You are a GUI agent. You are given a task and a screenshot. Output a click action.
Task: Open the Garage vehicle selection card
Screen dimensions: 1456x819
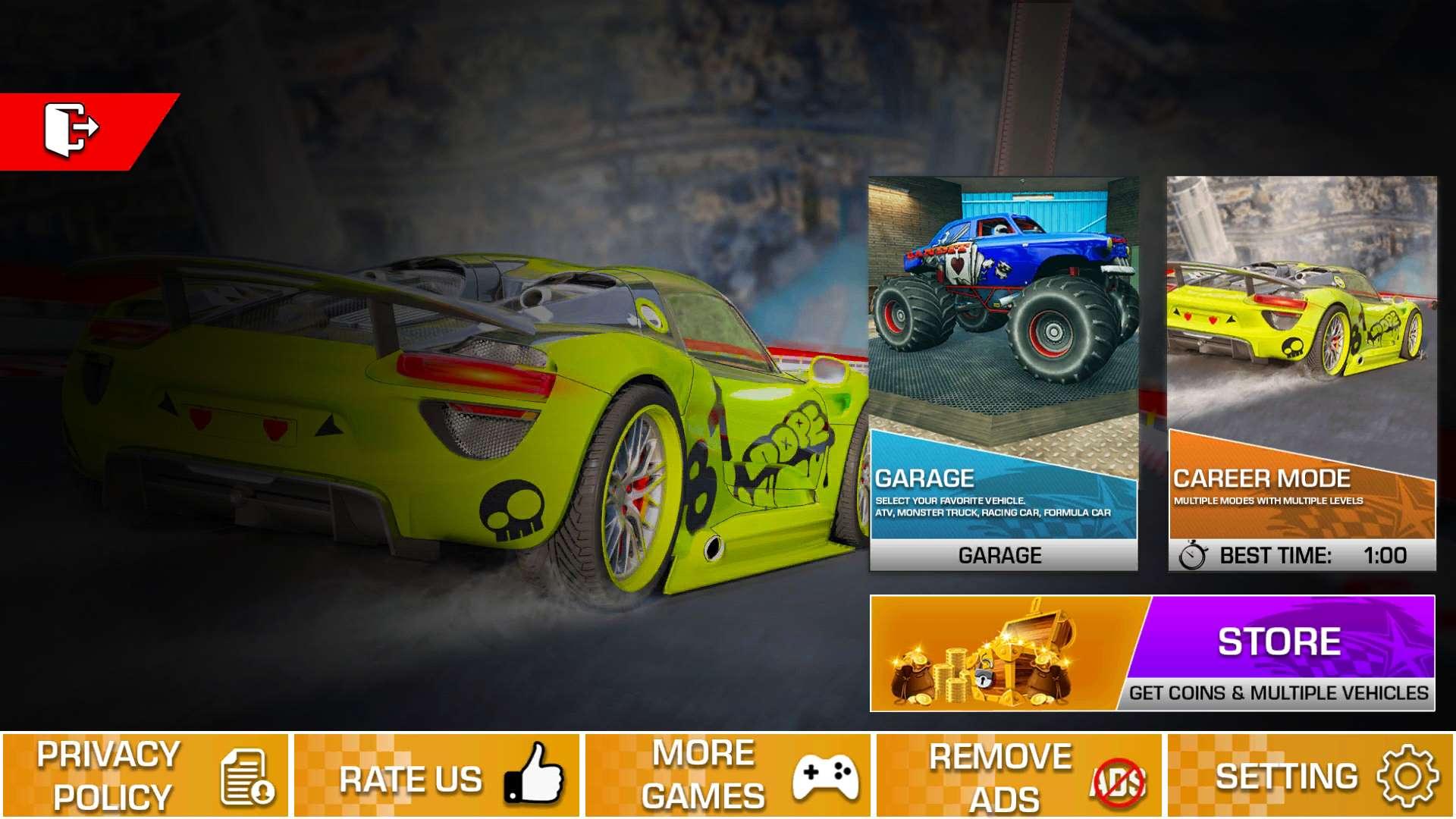pyautogui.click(x=1003, y=373)
